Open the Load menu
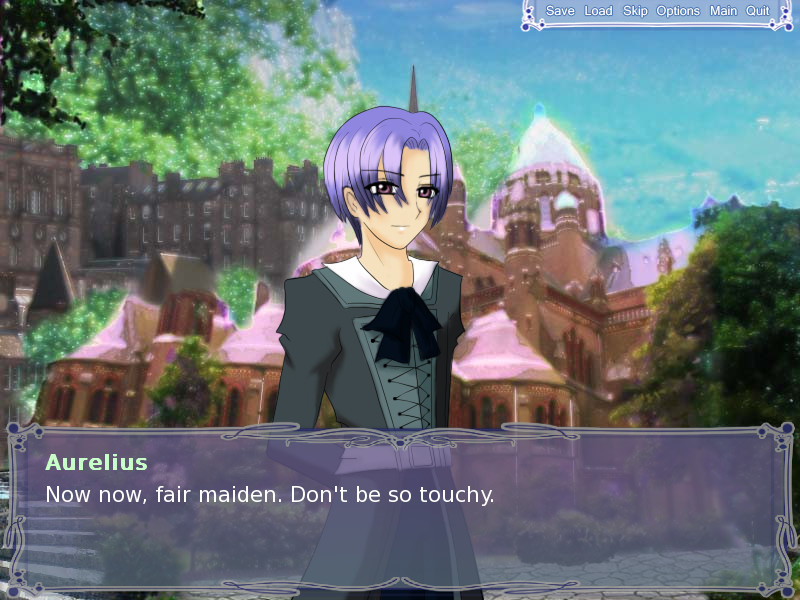 pos(598,11)
